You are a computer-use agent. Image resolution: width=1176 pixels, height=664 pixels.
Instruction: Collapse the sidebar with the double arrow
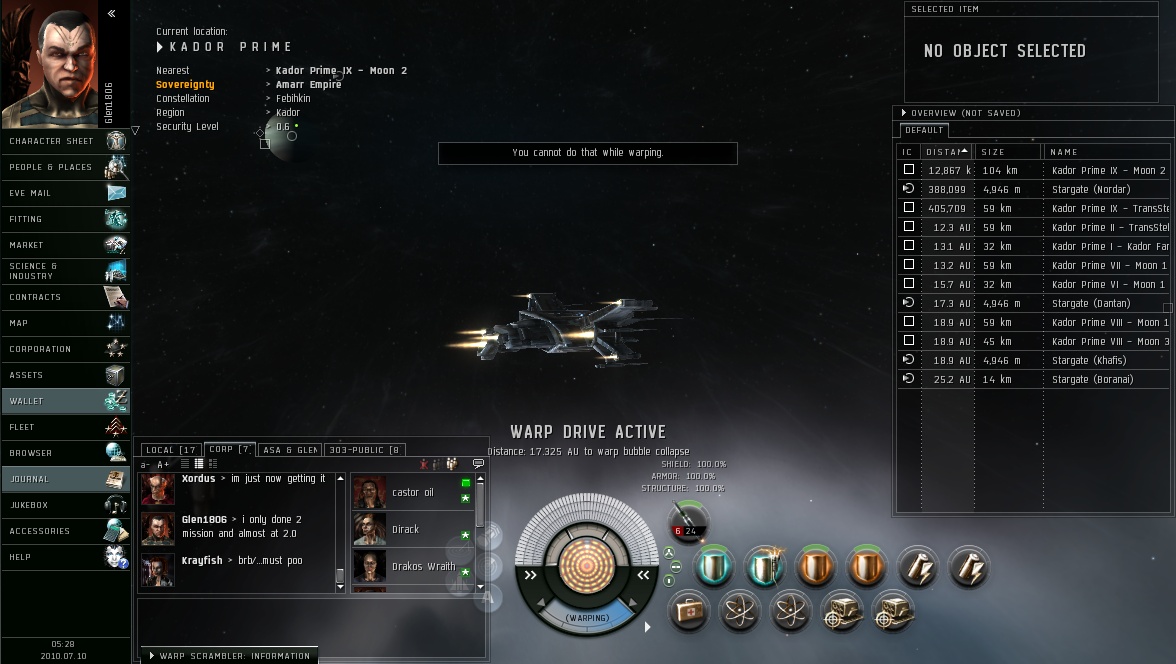point(111,13)
